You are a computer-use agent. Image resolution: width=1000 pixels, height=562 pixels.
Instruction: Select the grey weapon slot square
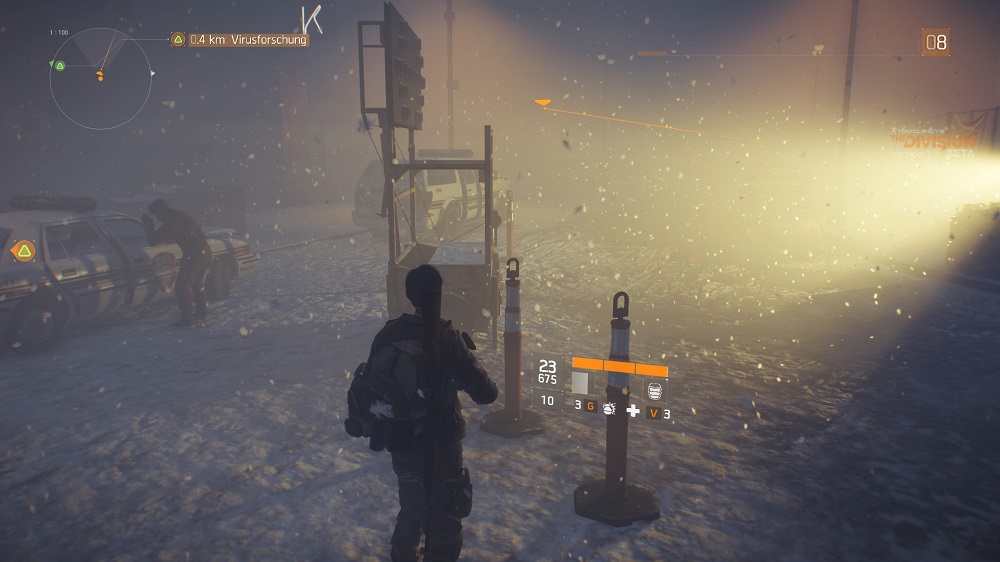pyautogui.click(x=580, y=383)
